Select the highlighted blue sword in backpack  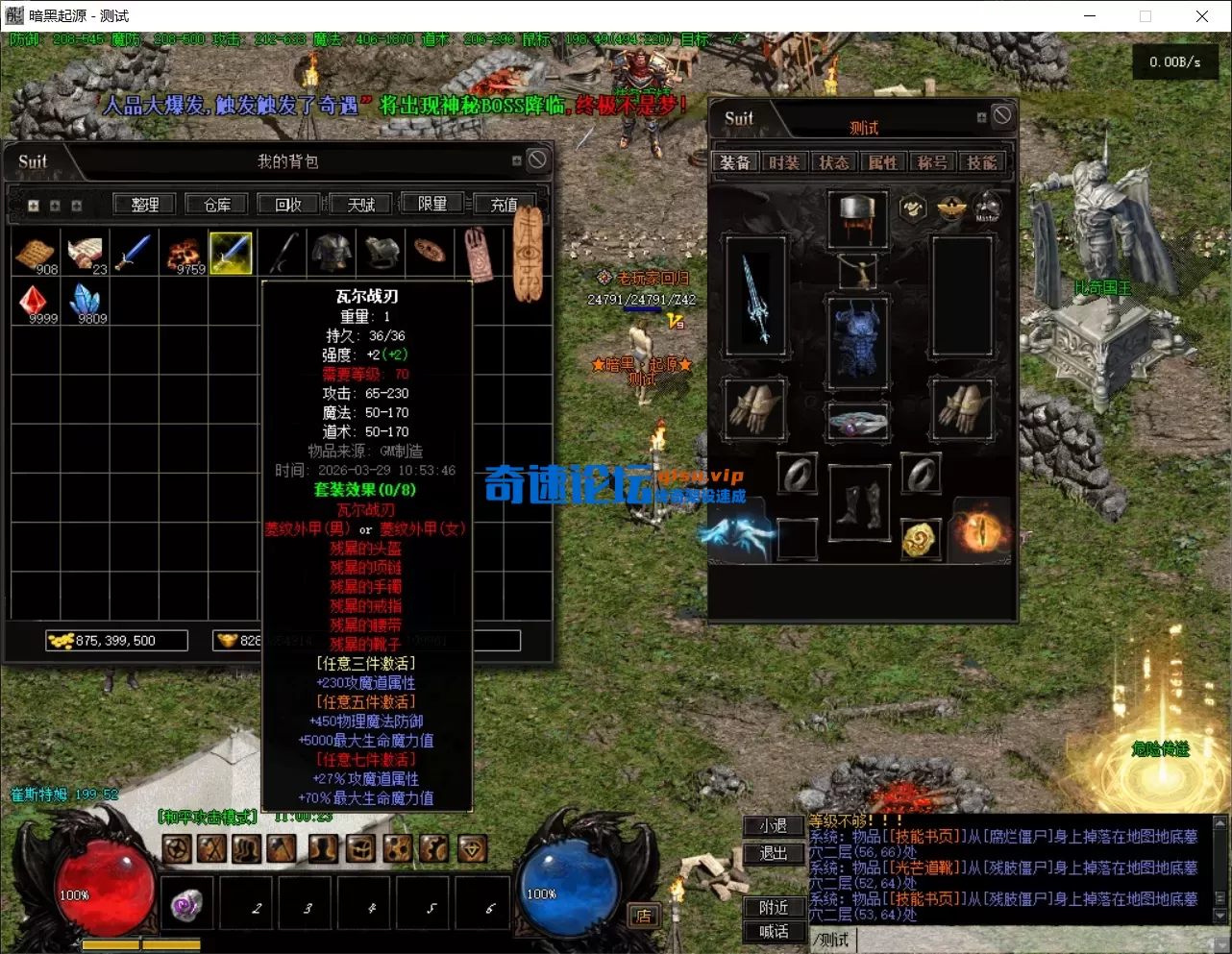[x=231, y=253]
